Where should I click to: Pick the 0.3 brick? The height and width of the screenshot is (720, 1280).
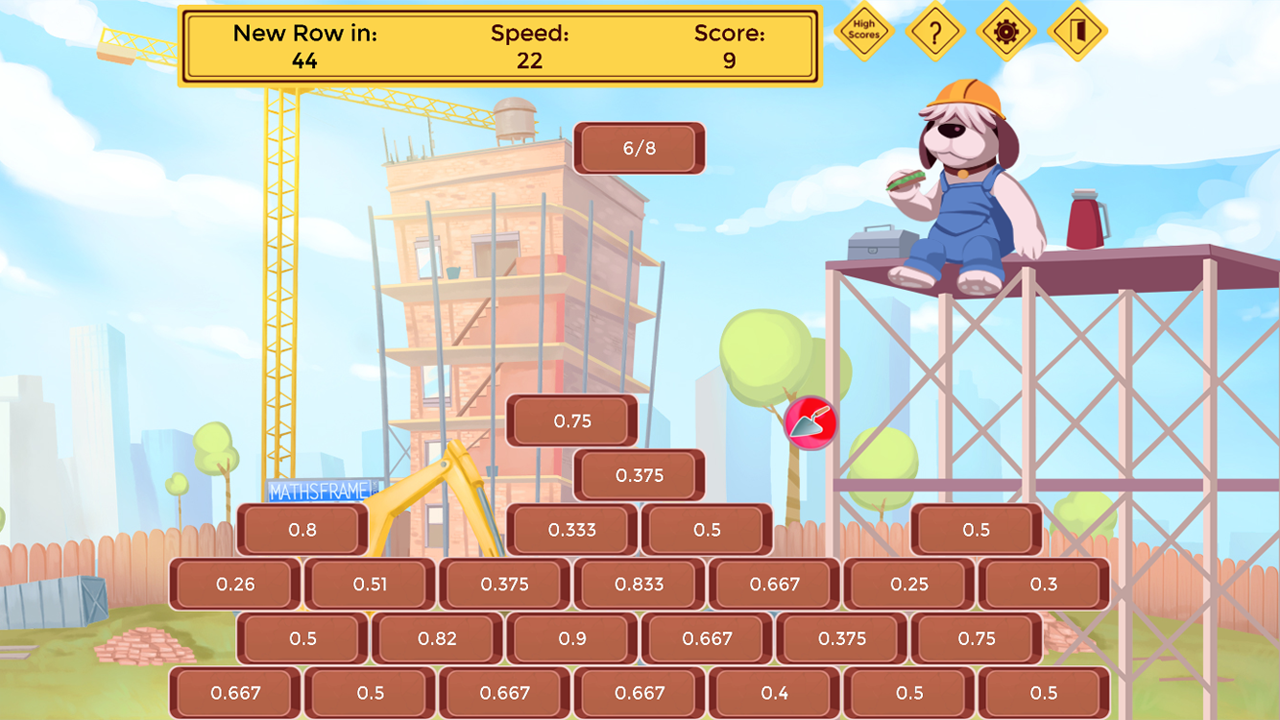[x=1043, y=584]
